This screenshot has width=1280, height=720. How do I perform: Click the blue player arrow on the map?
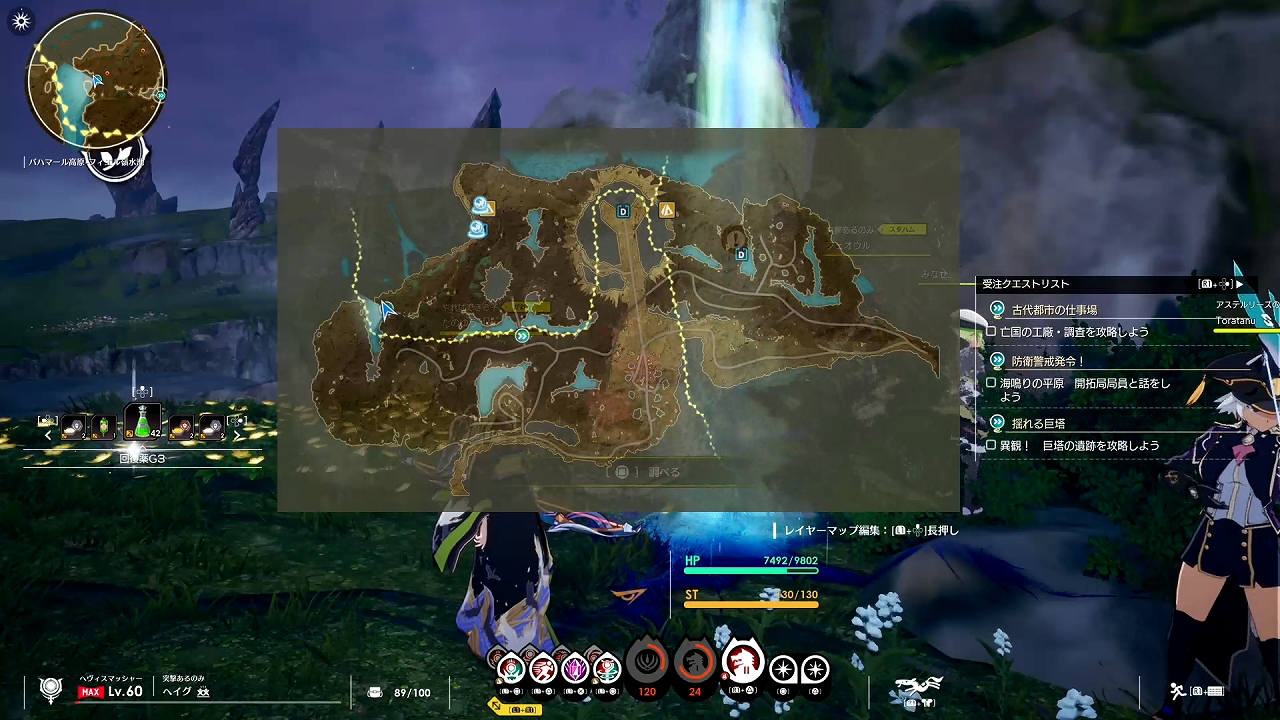386,309
